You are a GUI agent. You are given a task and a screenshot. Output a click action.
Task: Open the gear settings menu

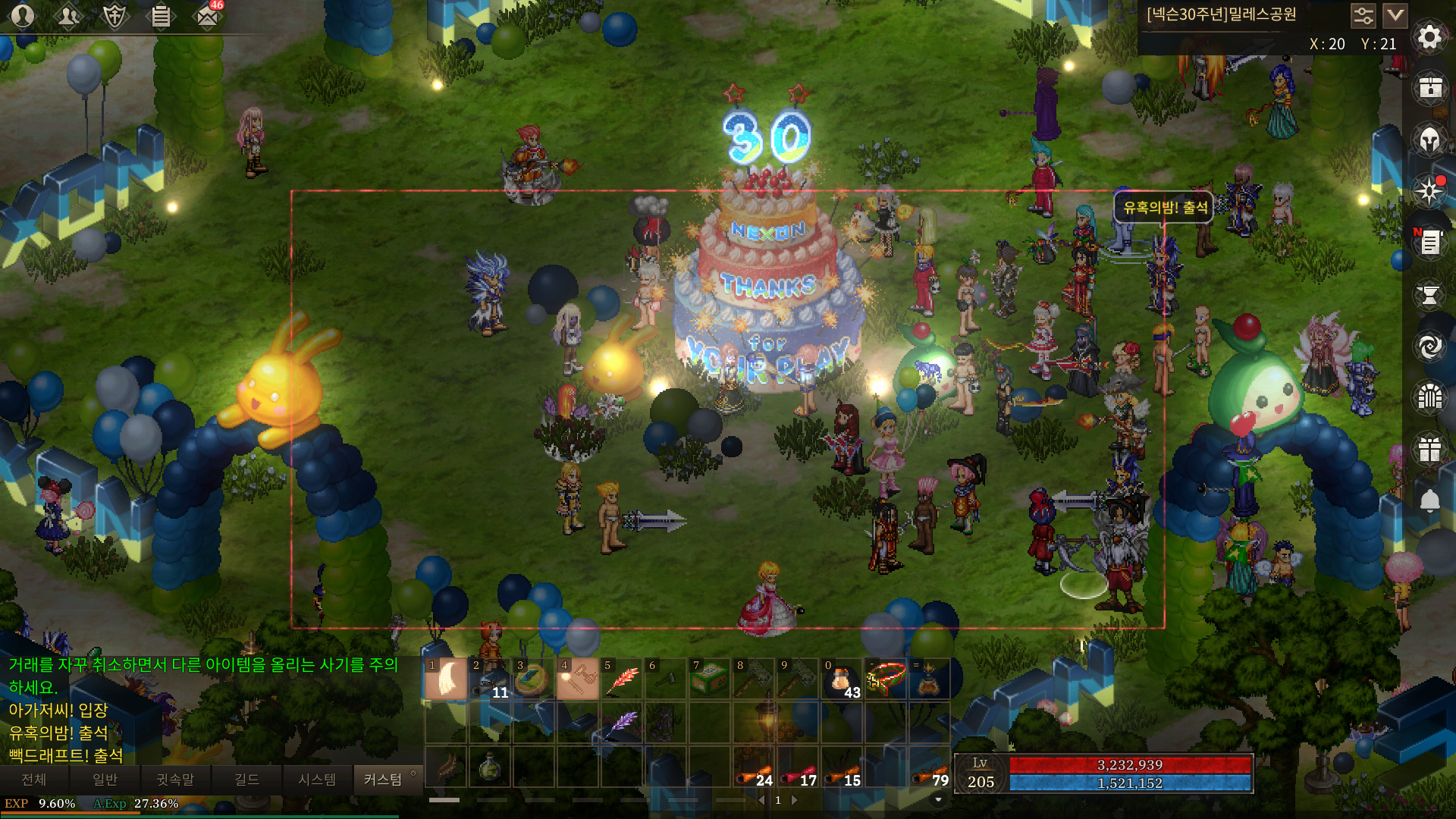[x=1429, y=36]
